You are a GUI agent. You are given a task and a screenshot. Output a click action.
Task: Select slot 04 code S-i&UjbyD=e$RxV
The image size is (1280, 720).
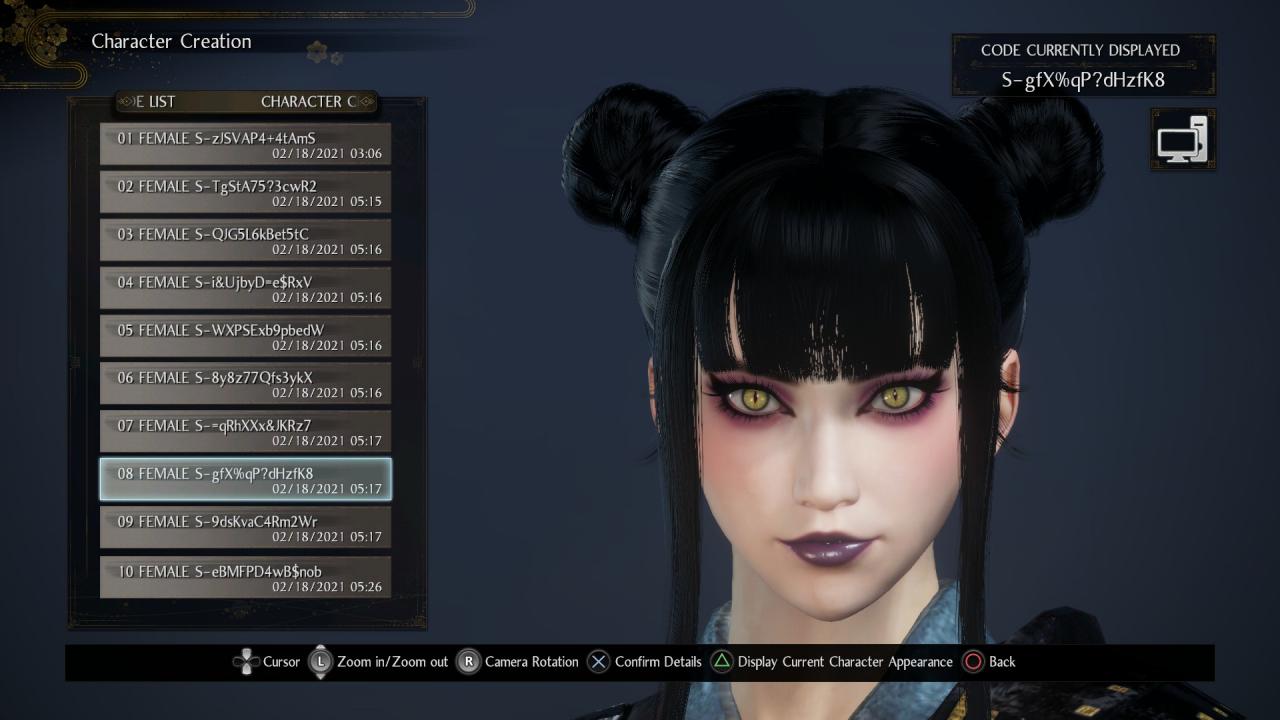pyautogui.click(x=245, y=288)
